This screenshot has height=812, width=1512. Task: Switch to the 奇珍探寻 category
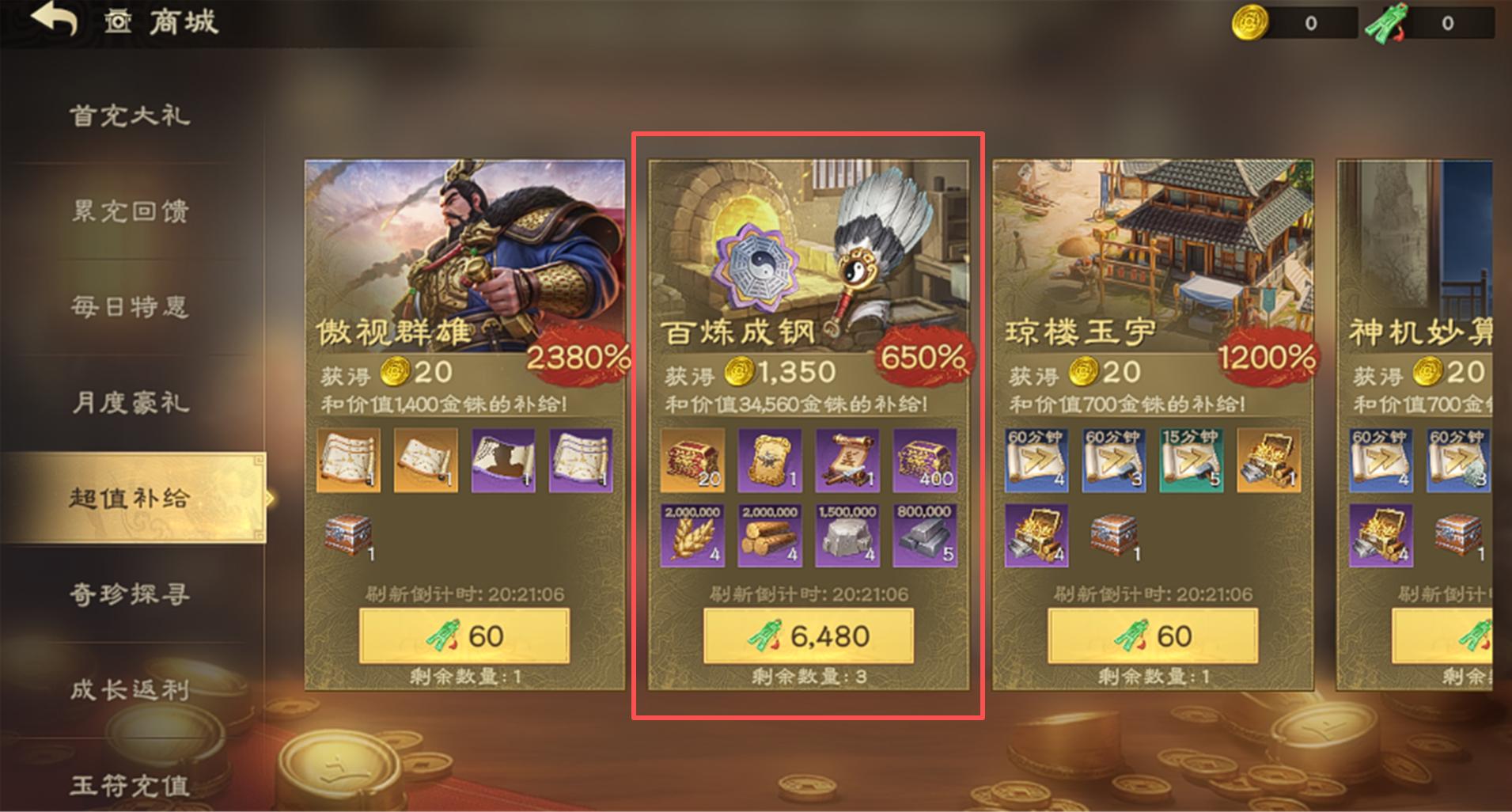coord(131,594)
